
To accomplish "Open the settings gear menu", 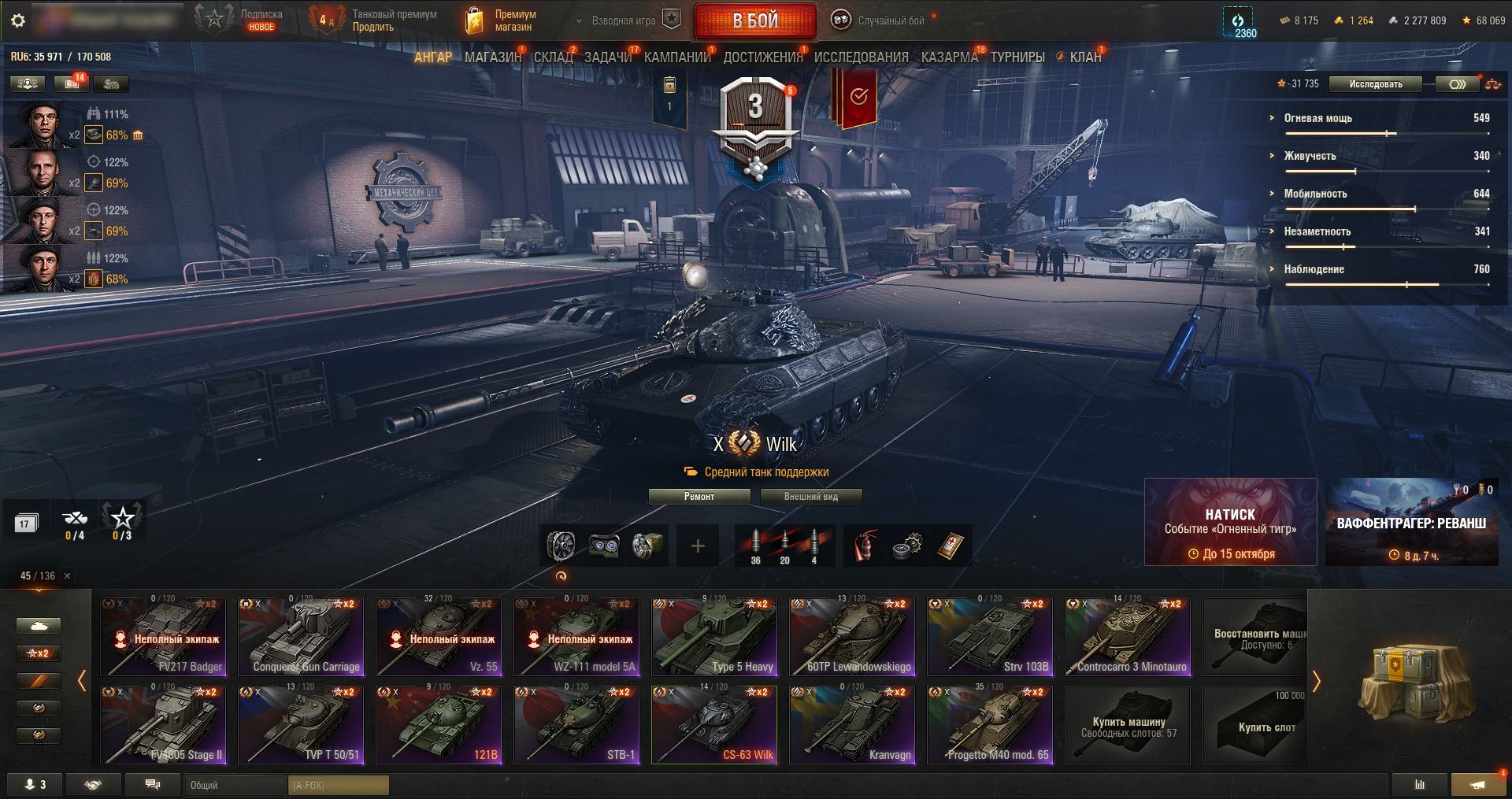I will point(18,20).
